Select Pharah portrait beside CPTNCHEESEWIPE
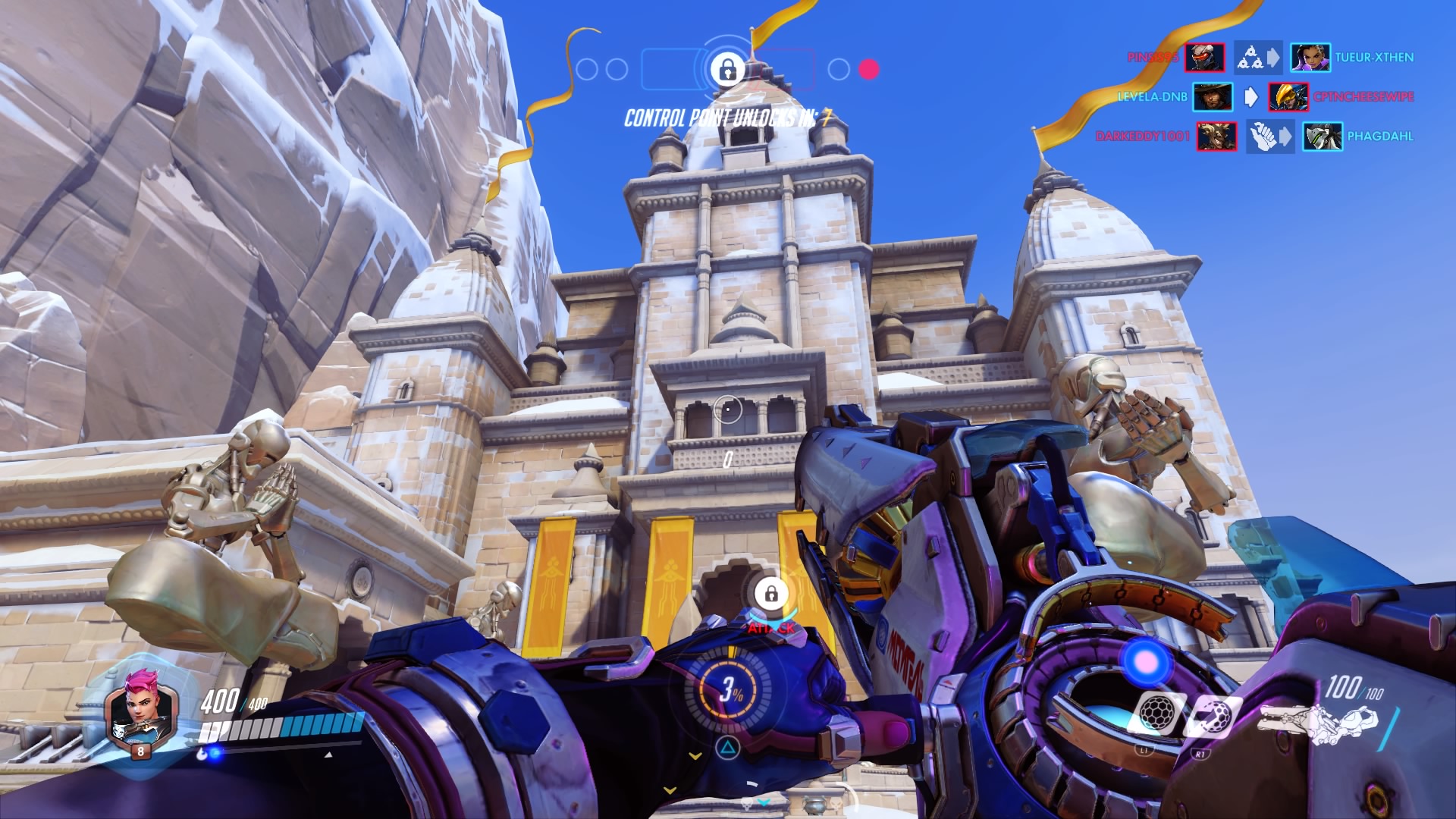 [1288, 97]
